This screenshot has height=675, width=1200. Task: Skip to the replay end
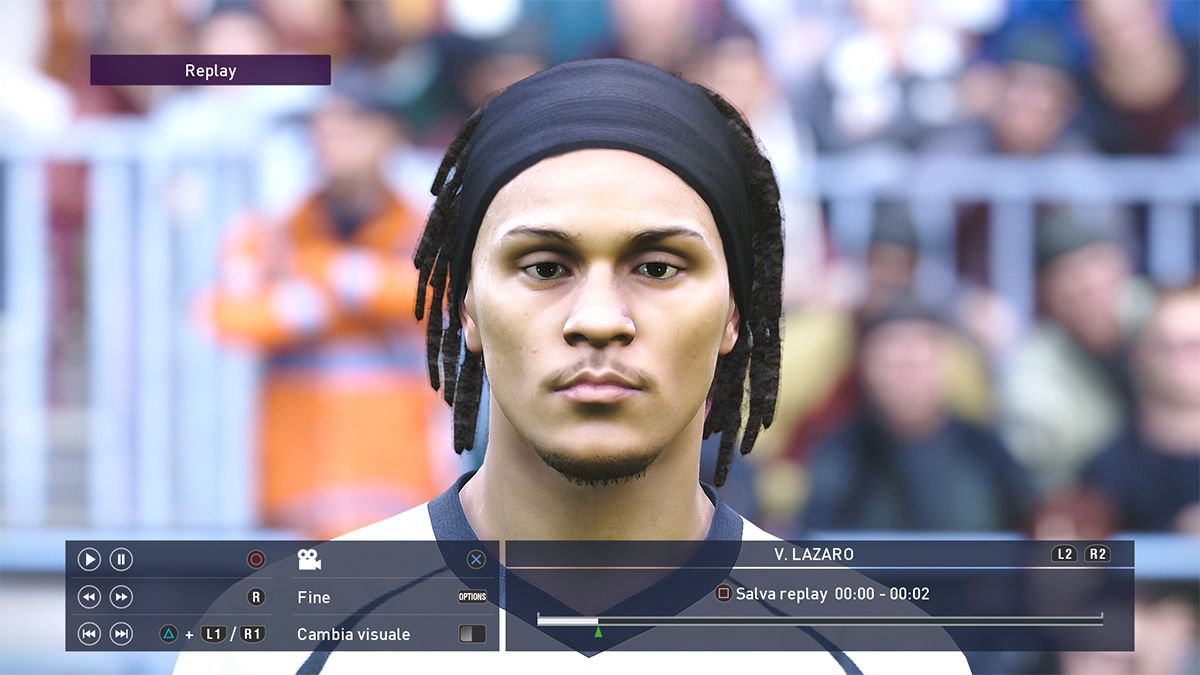(x=121, y=634)
